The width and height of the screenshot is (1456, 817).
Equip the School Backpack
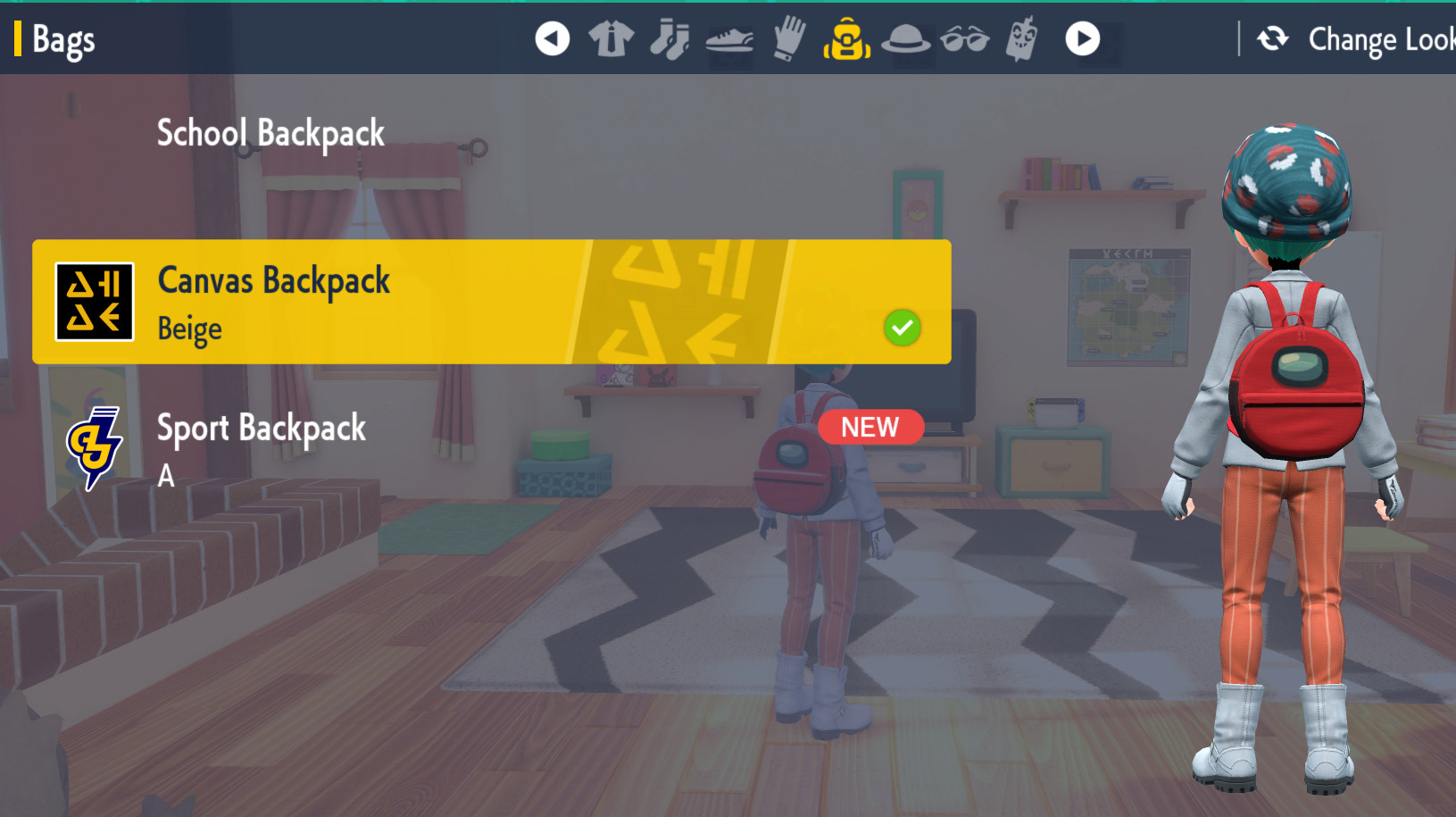pos(270,132)
